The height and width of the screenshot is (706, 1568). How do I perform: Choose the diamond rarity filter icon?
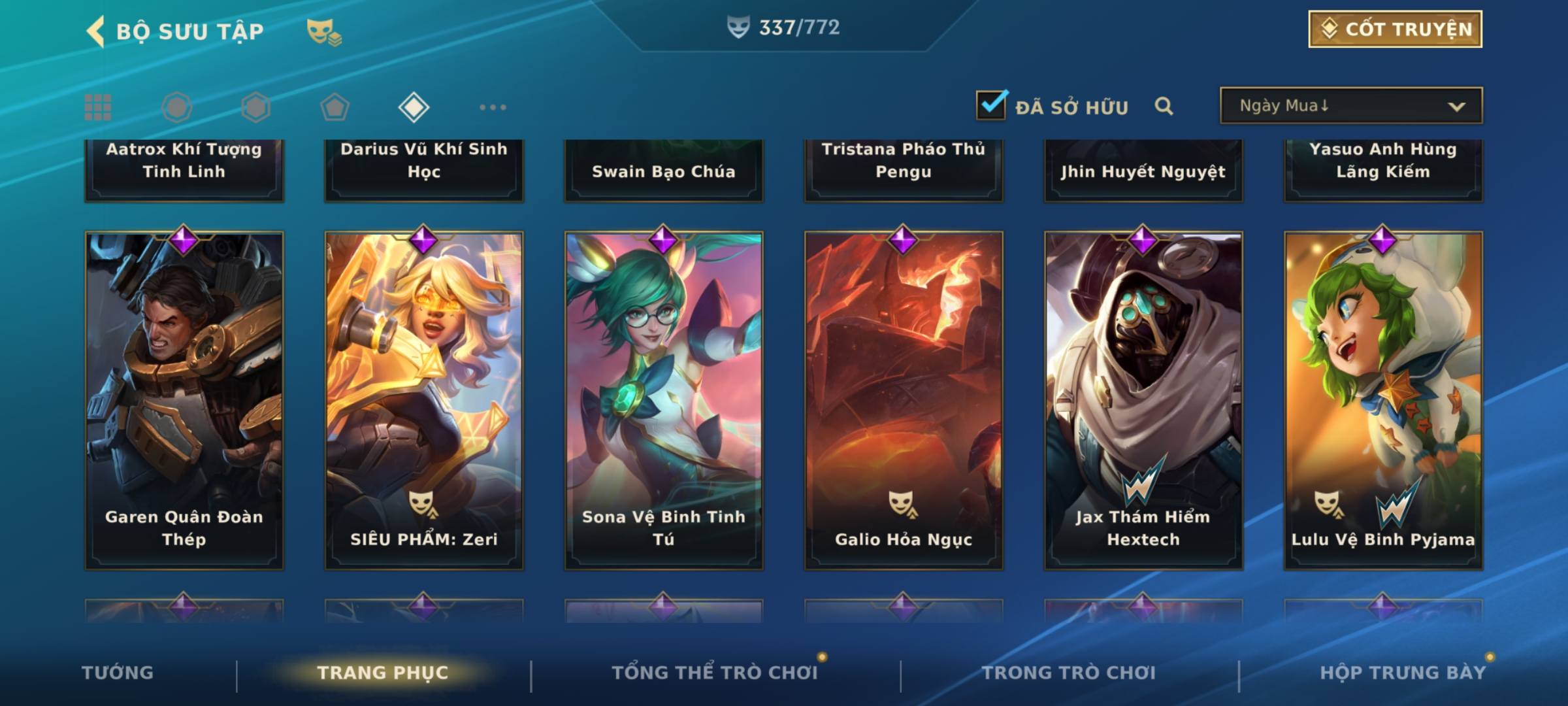[x=414, y=107]
